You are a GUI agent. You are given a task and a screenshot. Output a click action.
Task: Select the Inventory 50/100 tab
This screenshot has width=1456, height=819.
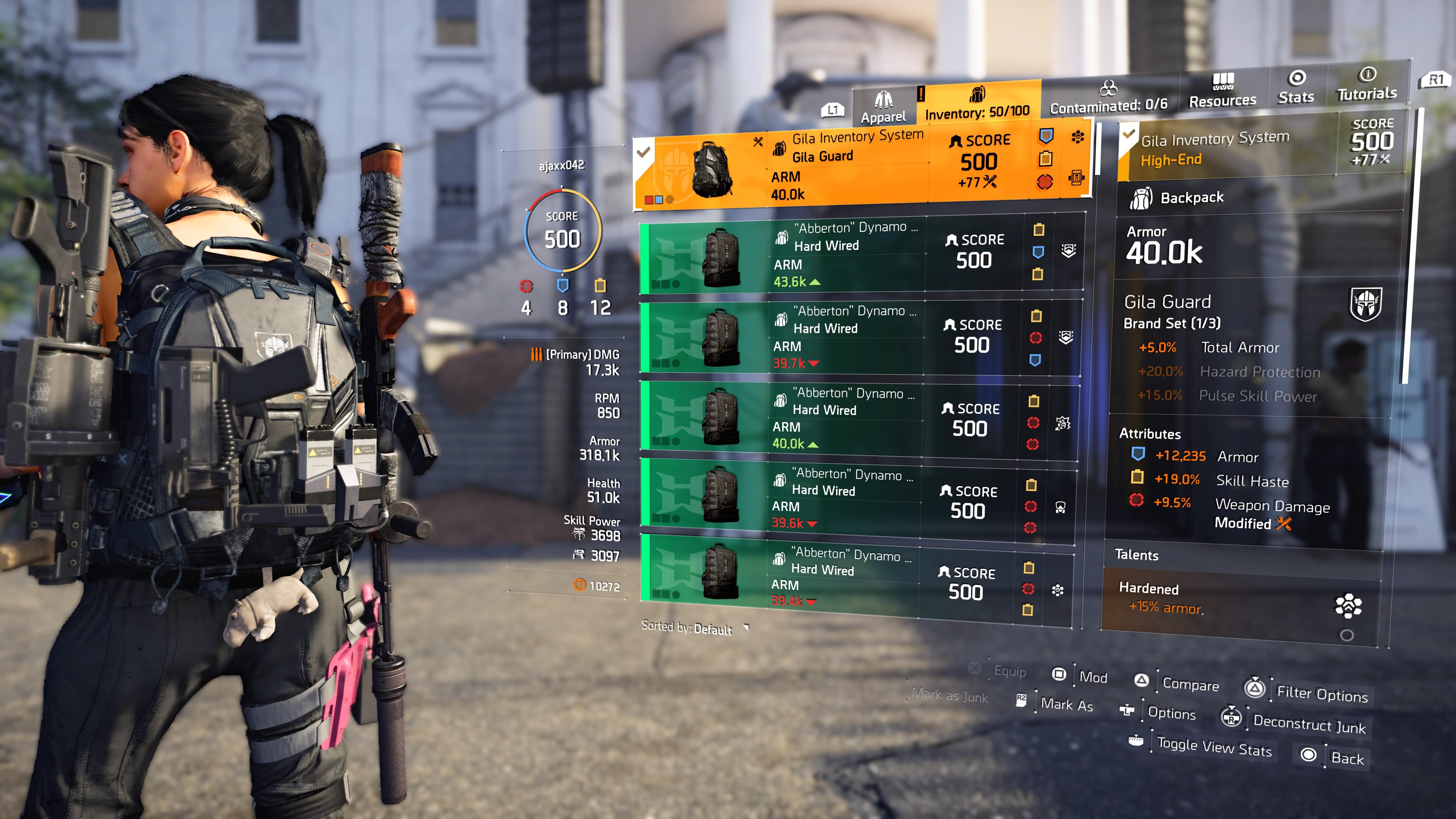click(x=978, y=106)
